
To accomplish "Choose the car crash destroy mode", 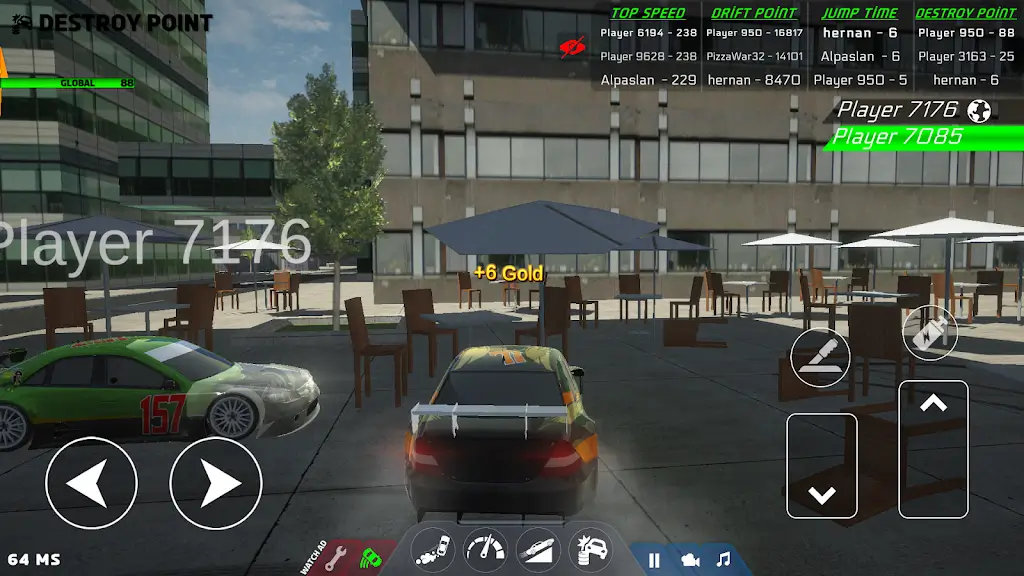I will (x=590, y=549).
